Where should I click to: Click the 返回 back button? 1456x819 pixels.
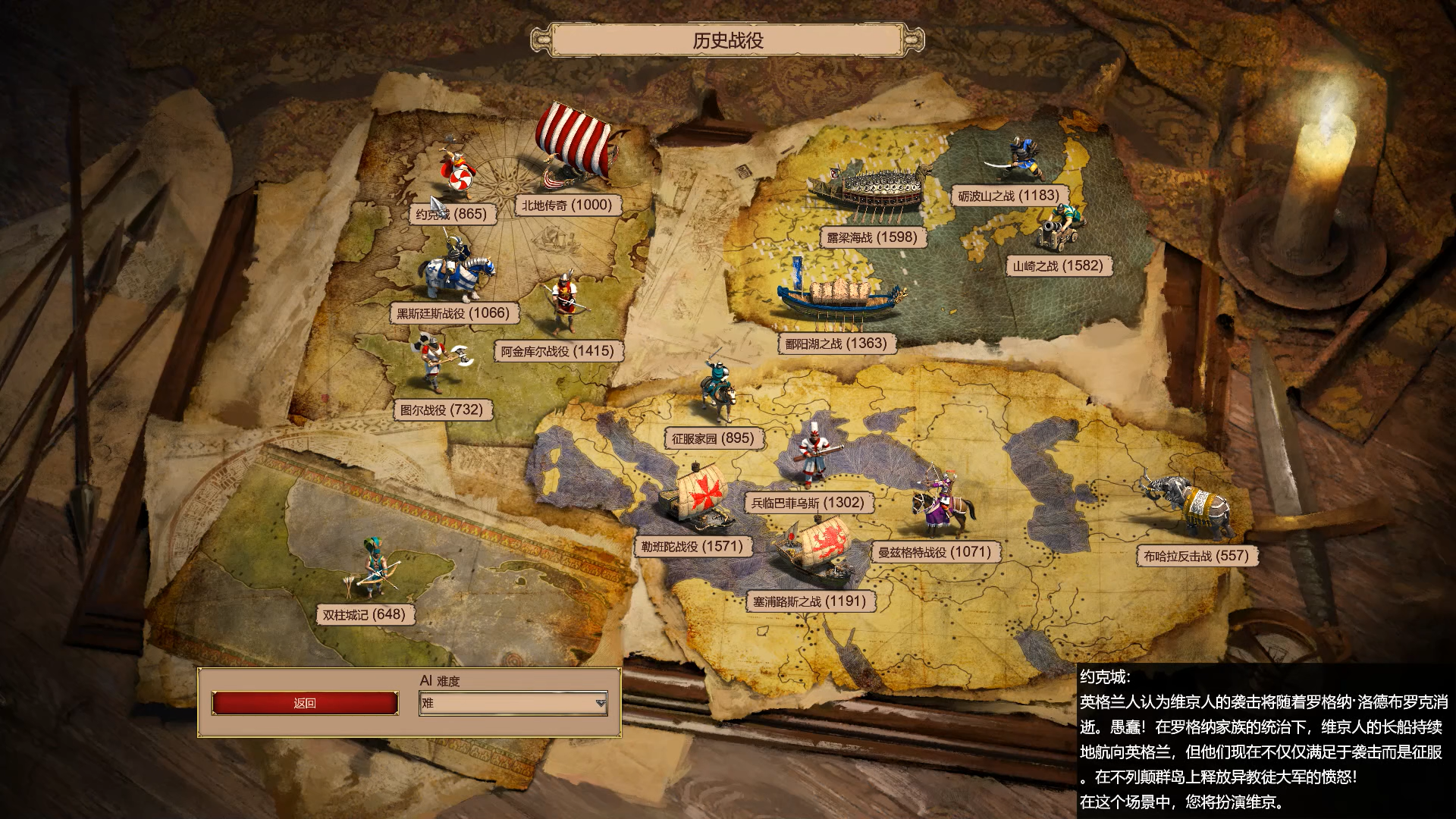[x=305, y=703]
